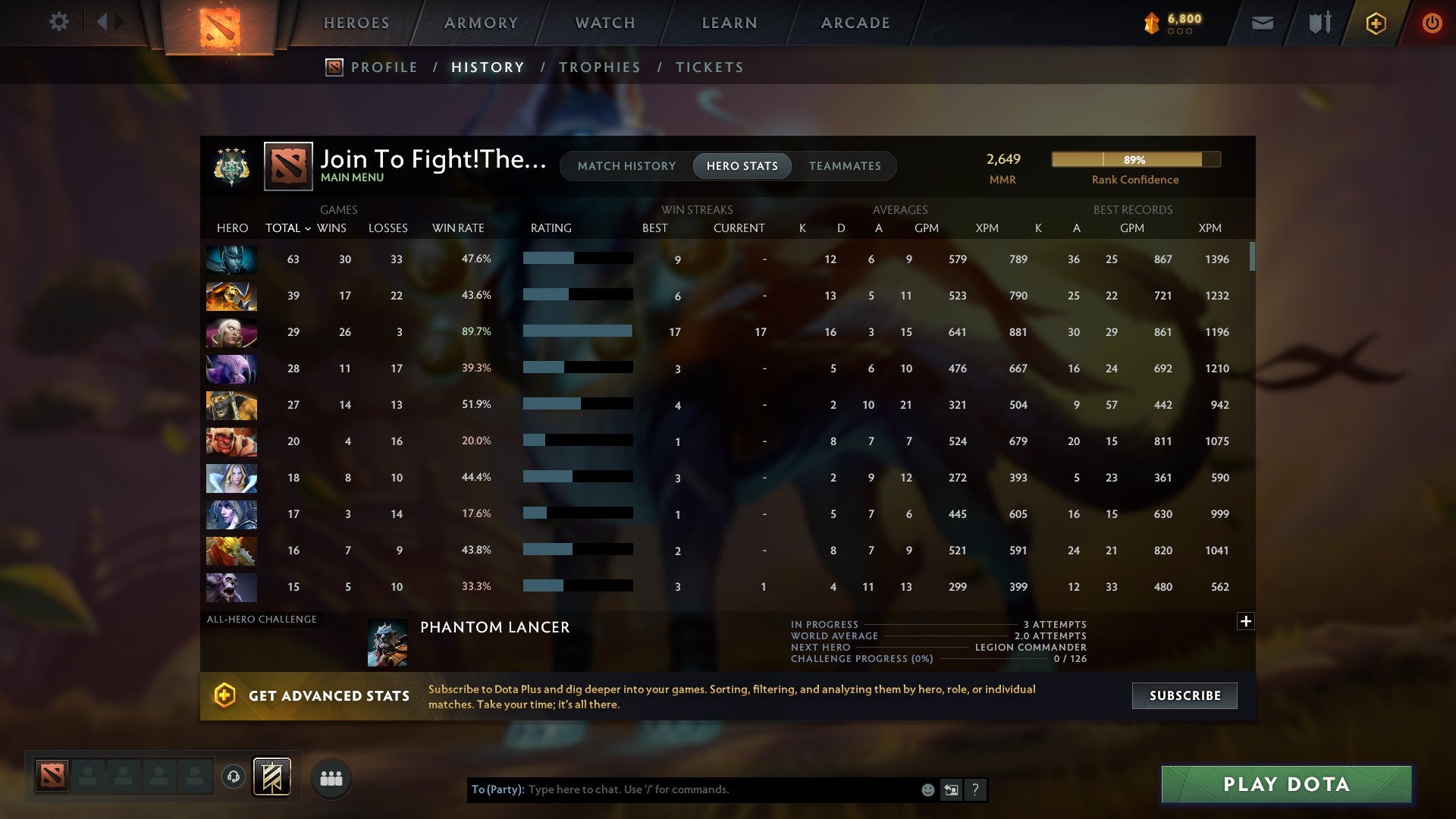Open the Total column sort chevron
The image size is (1456, 819).
(307, 228)
